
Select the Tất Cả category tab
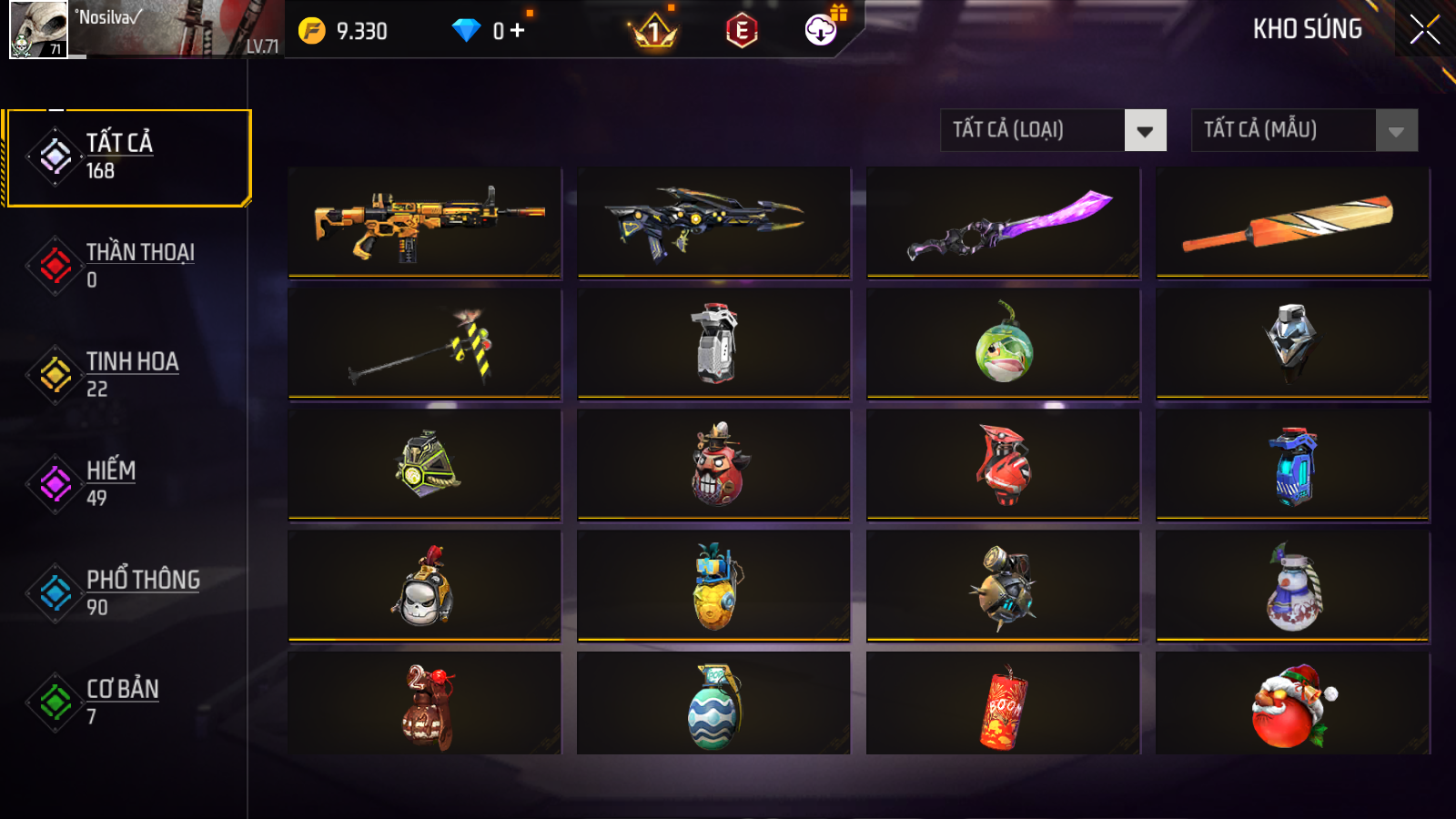(127, 157)
